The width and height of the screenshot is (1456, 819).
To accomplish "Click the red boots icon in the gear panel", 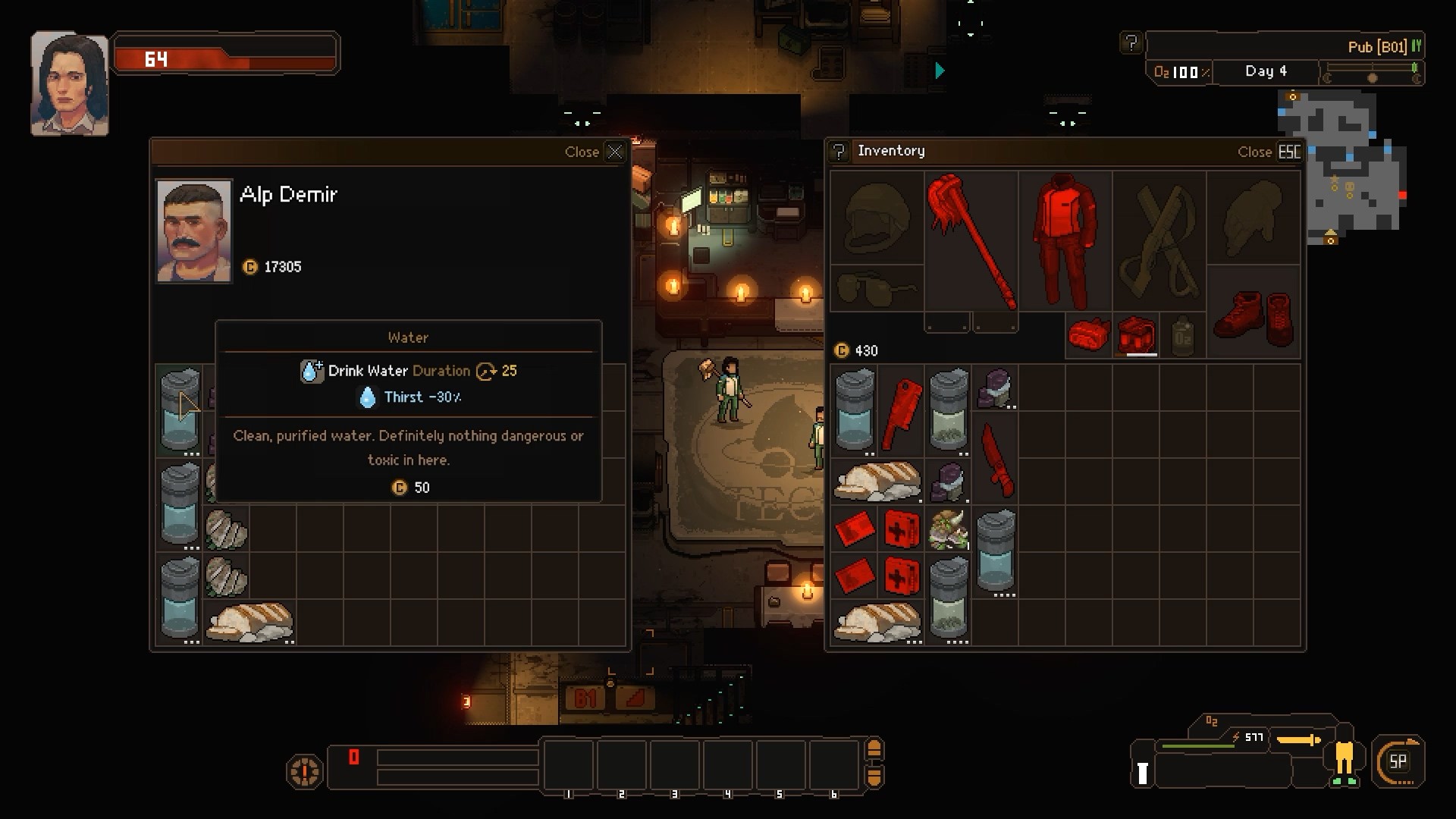I will [x=1253, y=318].
